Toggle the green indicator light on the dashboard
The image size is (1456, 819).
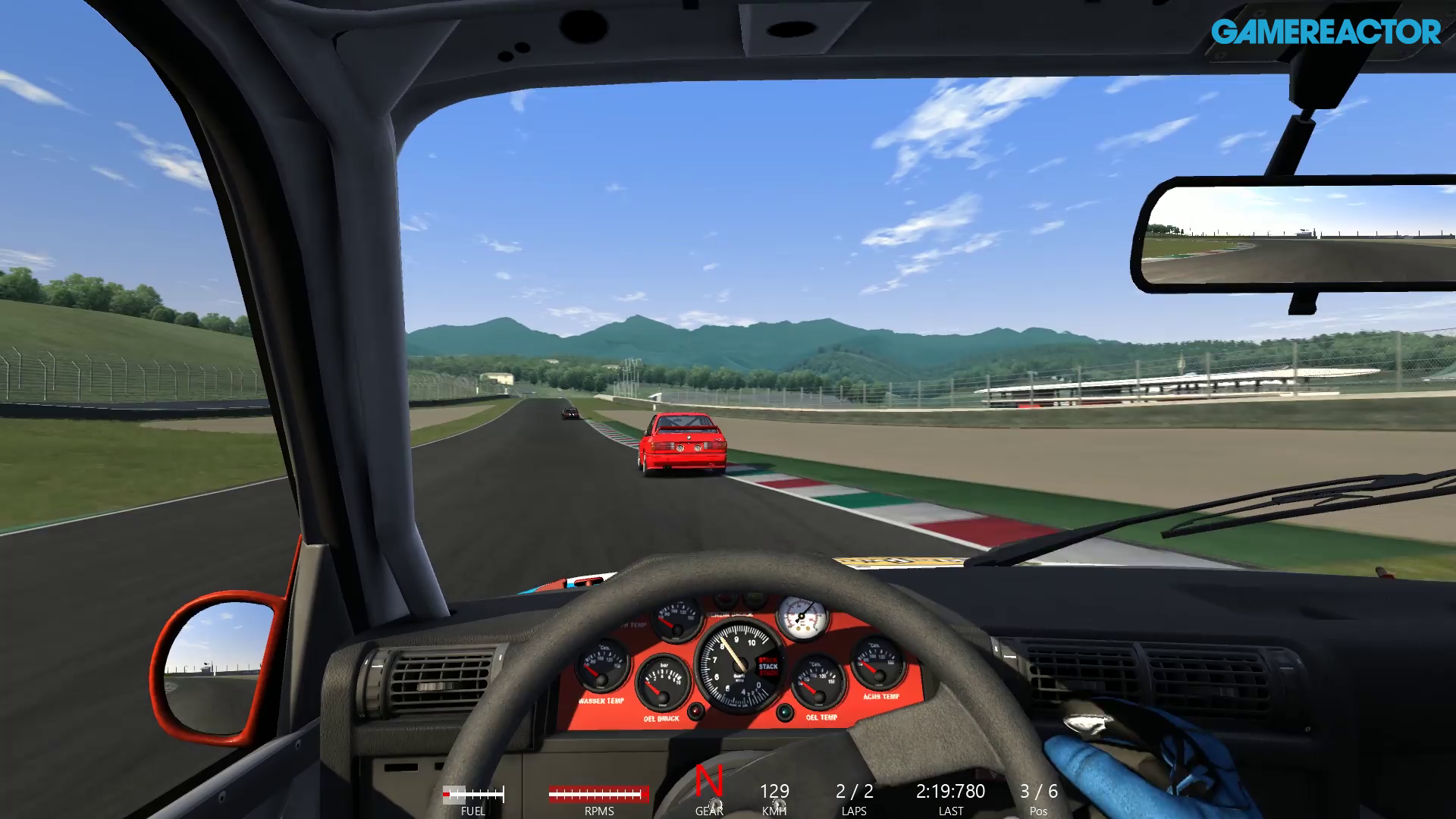click(784, 712)
